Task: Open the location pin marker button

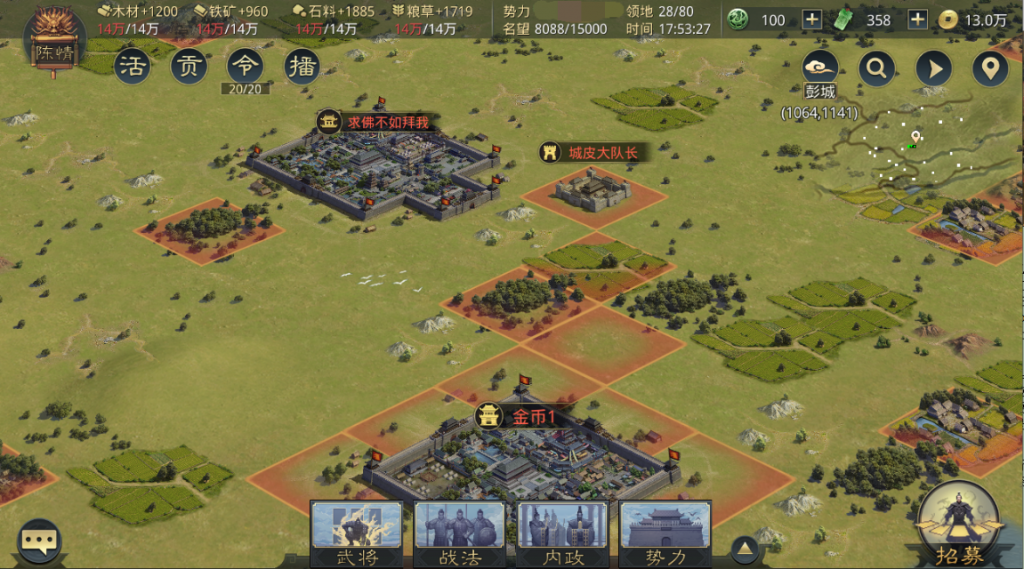Action: [990, 68]
